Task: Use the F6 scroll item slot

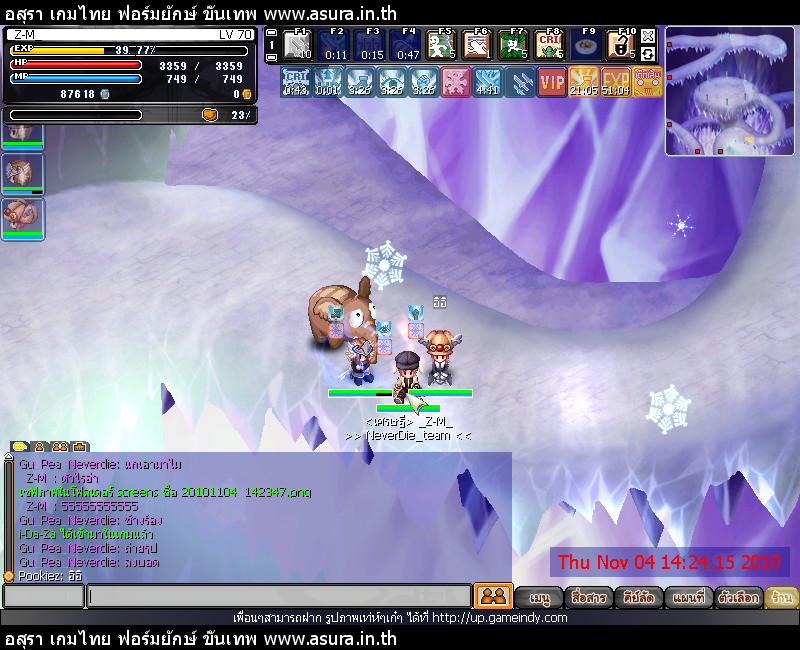Action: (476, 45)
